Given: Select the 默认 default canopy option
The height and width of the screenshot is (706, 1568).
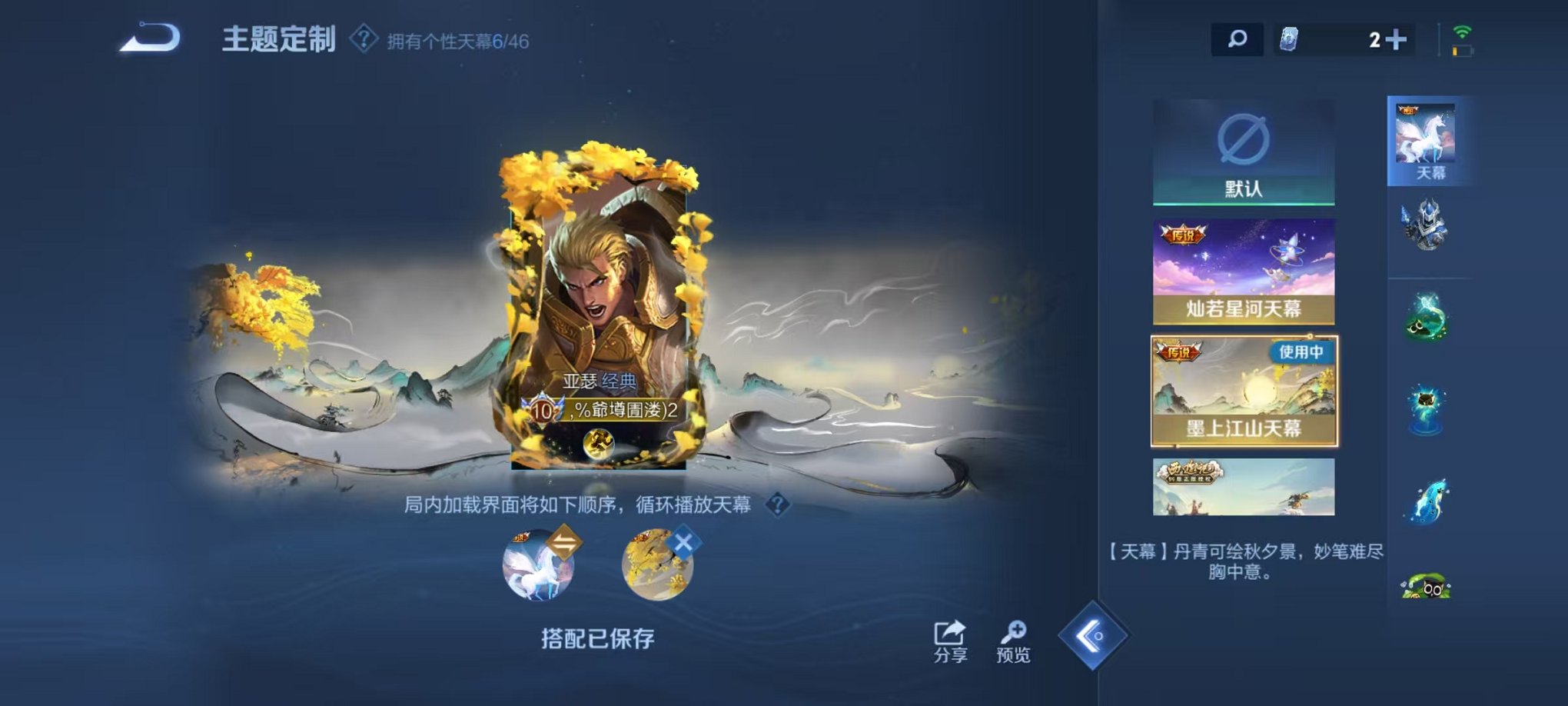Looking at the screenshot, I should pyautogui.click(x=1244, y=151).
